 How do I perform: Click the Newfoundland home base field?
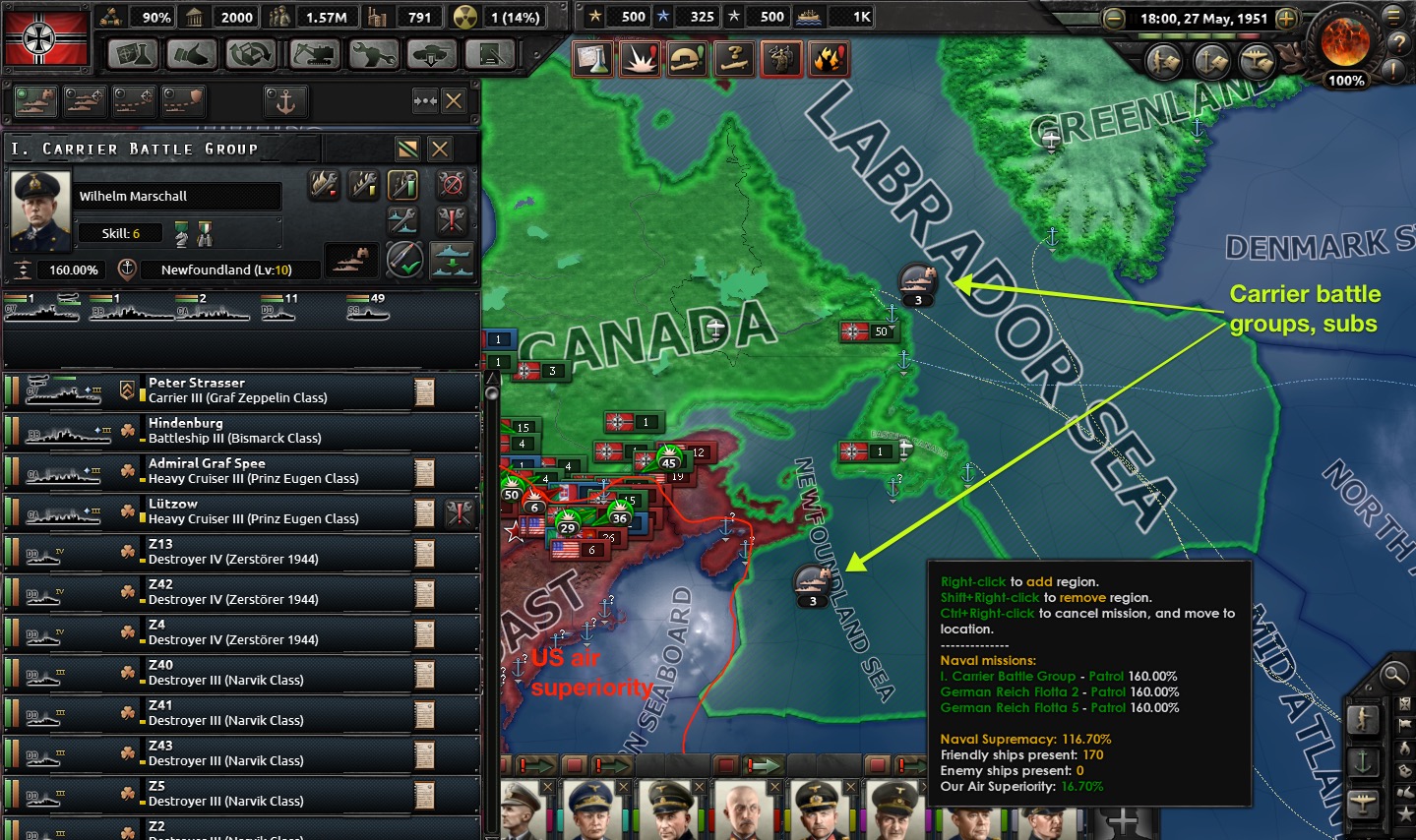(226, 270)
